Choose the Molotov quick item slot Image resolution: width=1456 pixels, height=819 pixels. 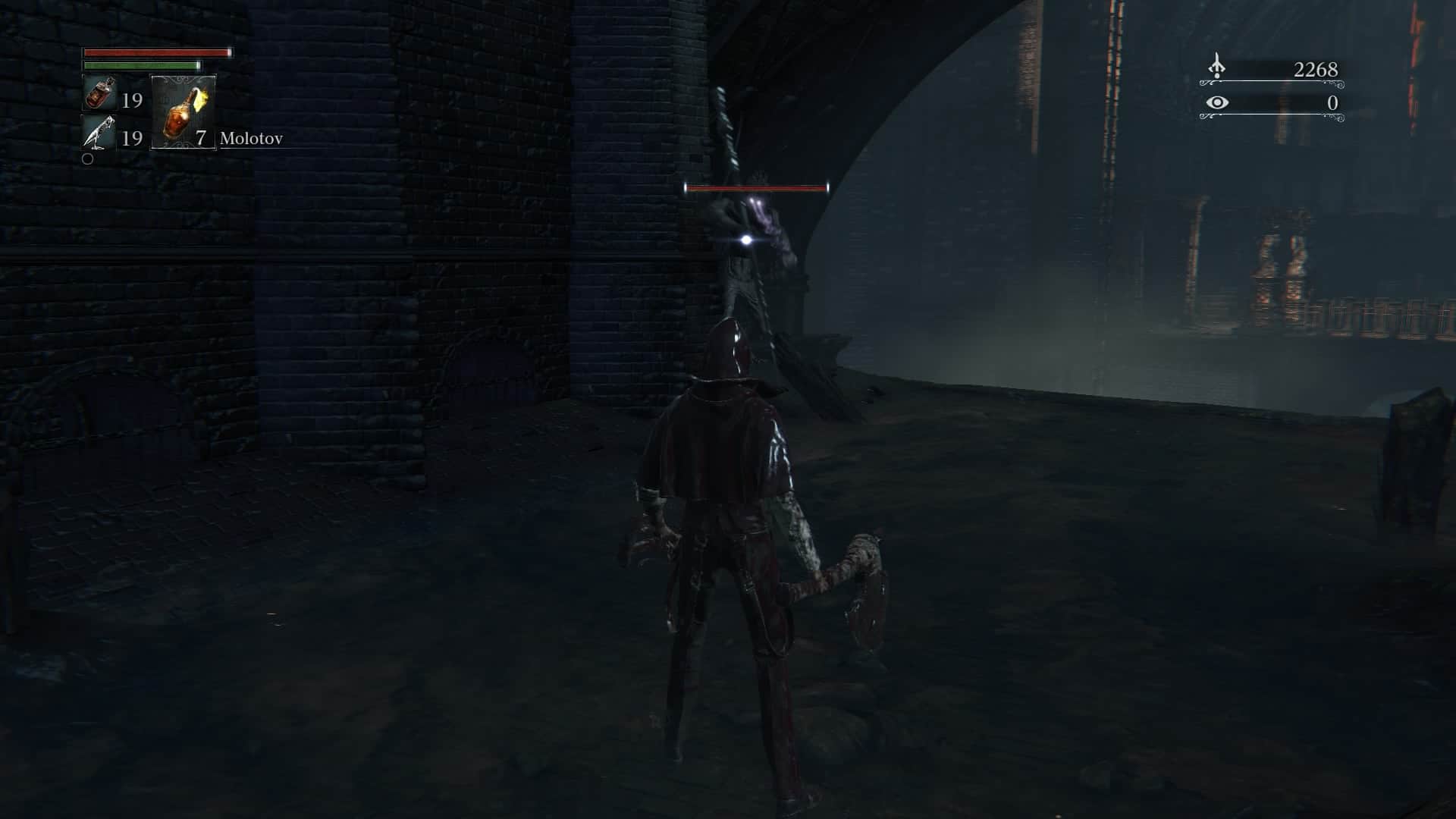click(183, 112)
